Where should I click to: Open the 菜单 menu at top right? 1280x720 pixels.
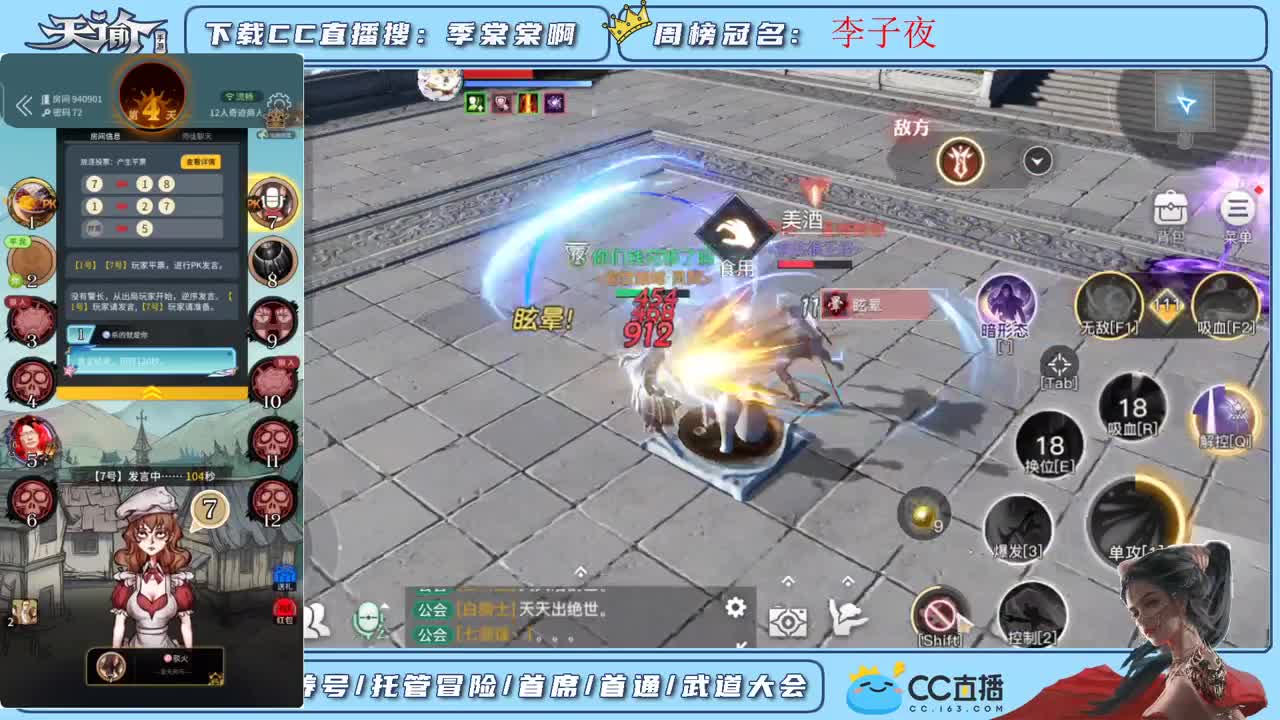(1236, 208)
